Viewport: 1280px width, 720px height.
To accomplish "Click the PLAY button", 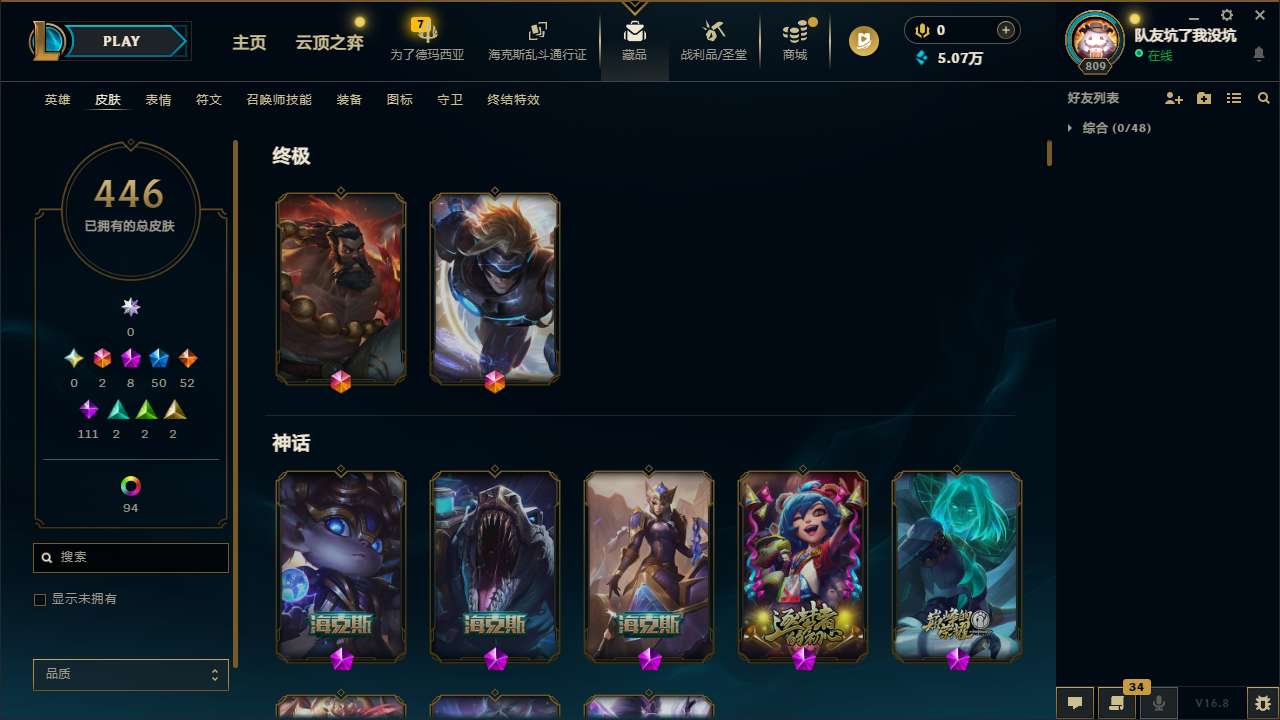I will click(121, 41).
